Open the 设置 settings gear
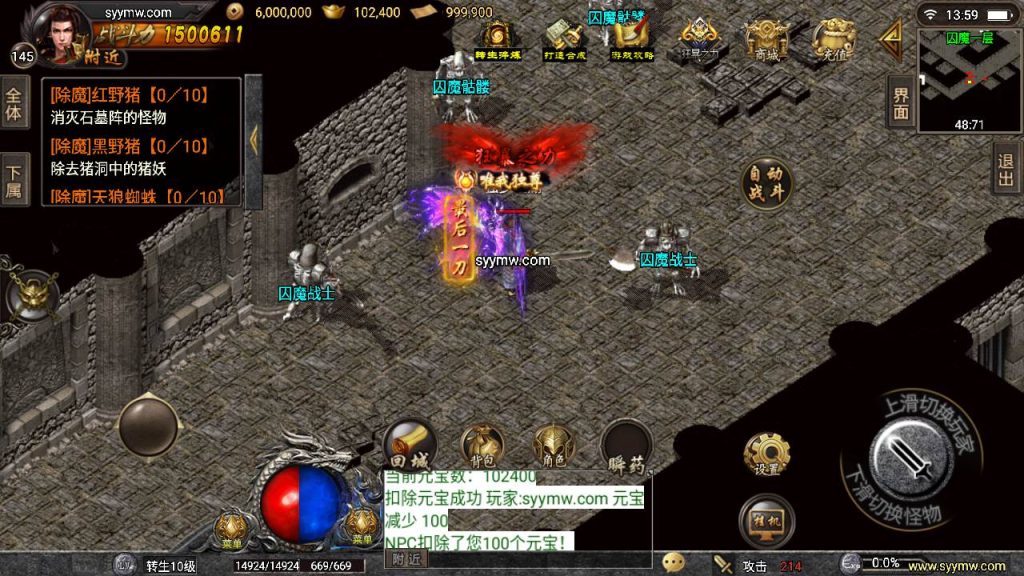Viewport: 1024px width, 576px height. [x=767, y=455]
